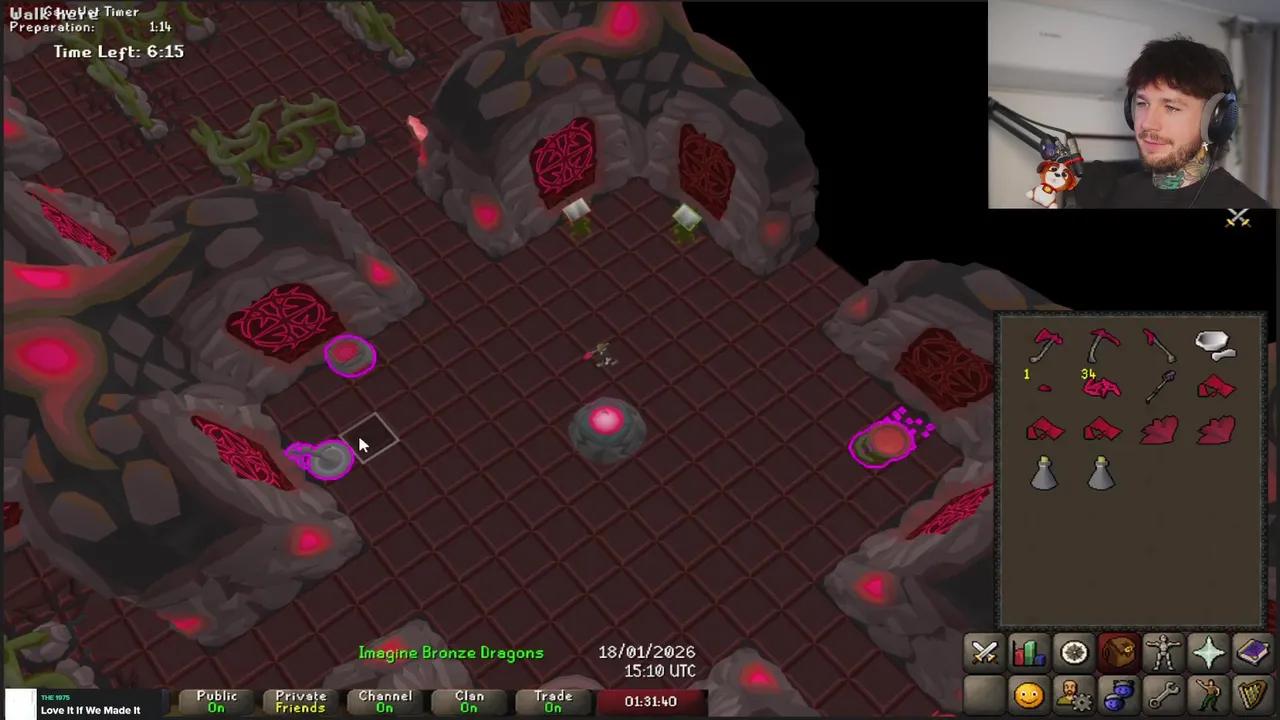The width and height of the screenshot is (1280, 720).
Task: Open the Worn Equipment tab
Action: 1163,653
